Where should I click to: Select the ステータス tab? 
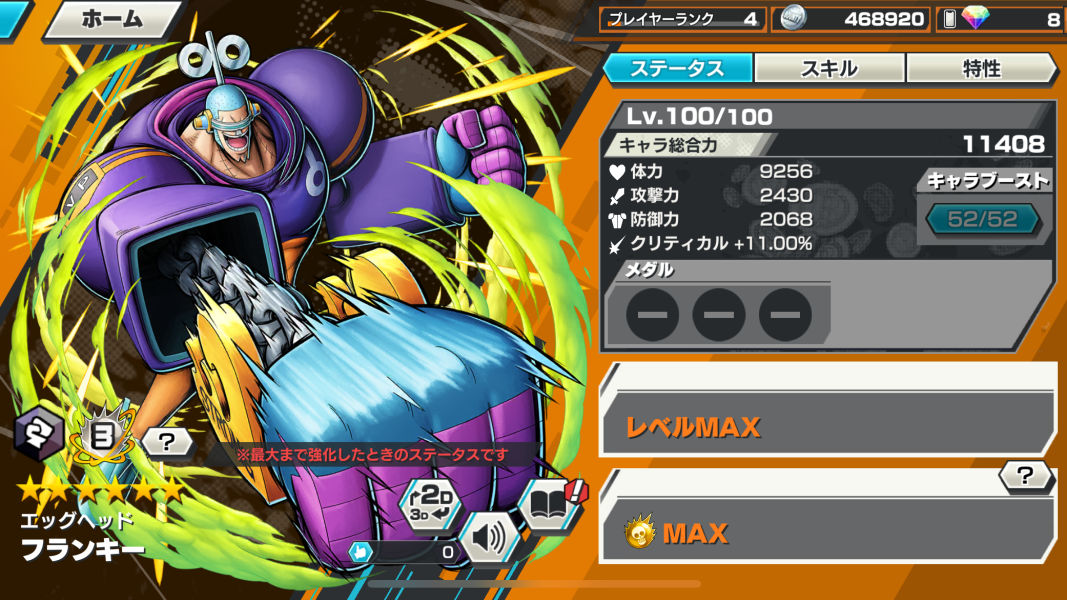coord(677,68)
